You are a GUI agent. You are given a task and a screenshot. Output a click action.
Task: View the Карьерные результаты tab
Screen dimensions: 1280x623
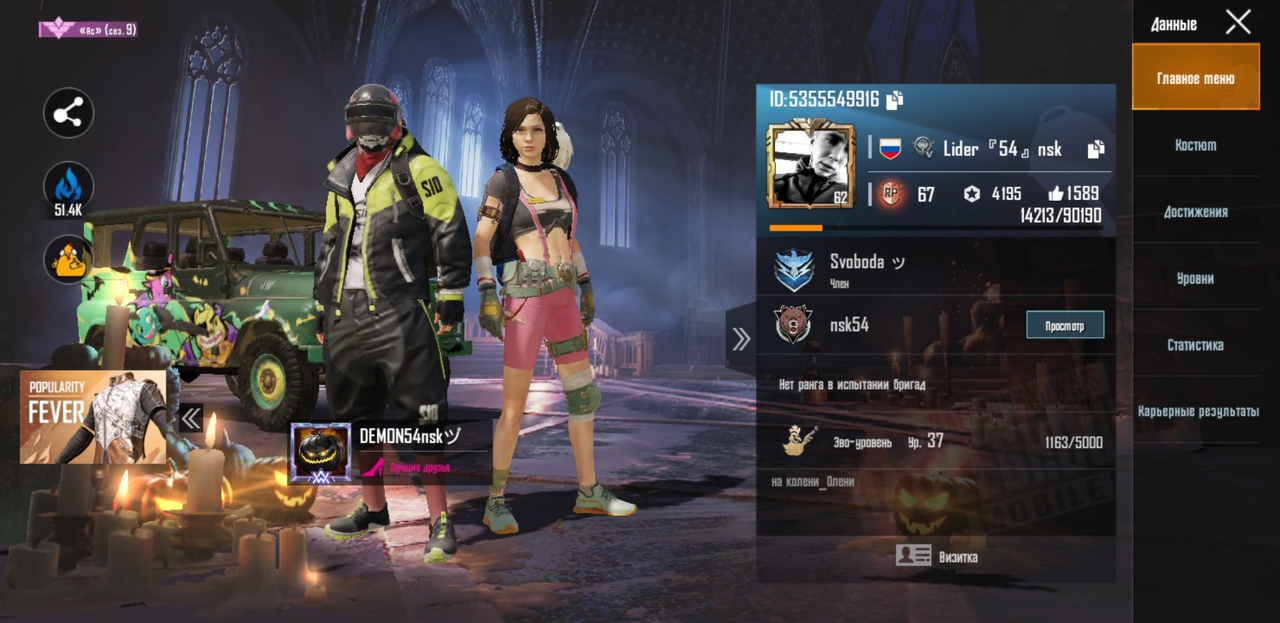pyautogui.click(x=1197, y=412)
